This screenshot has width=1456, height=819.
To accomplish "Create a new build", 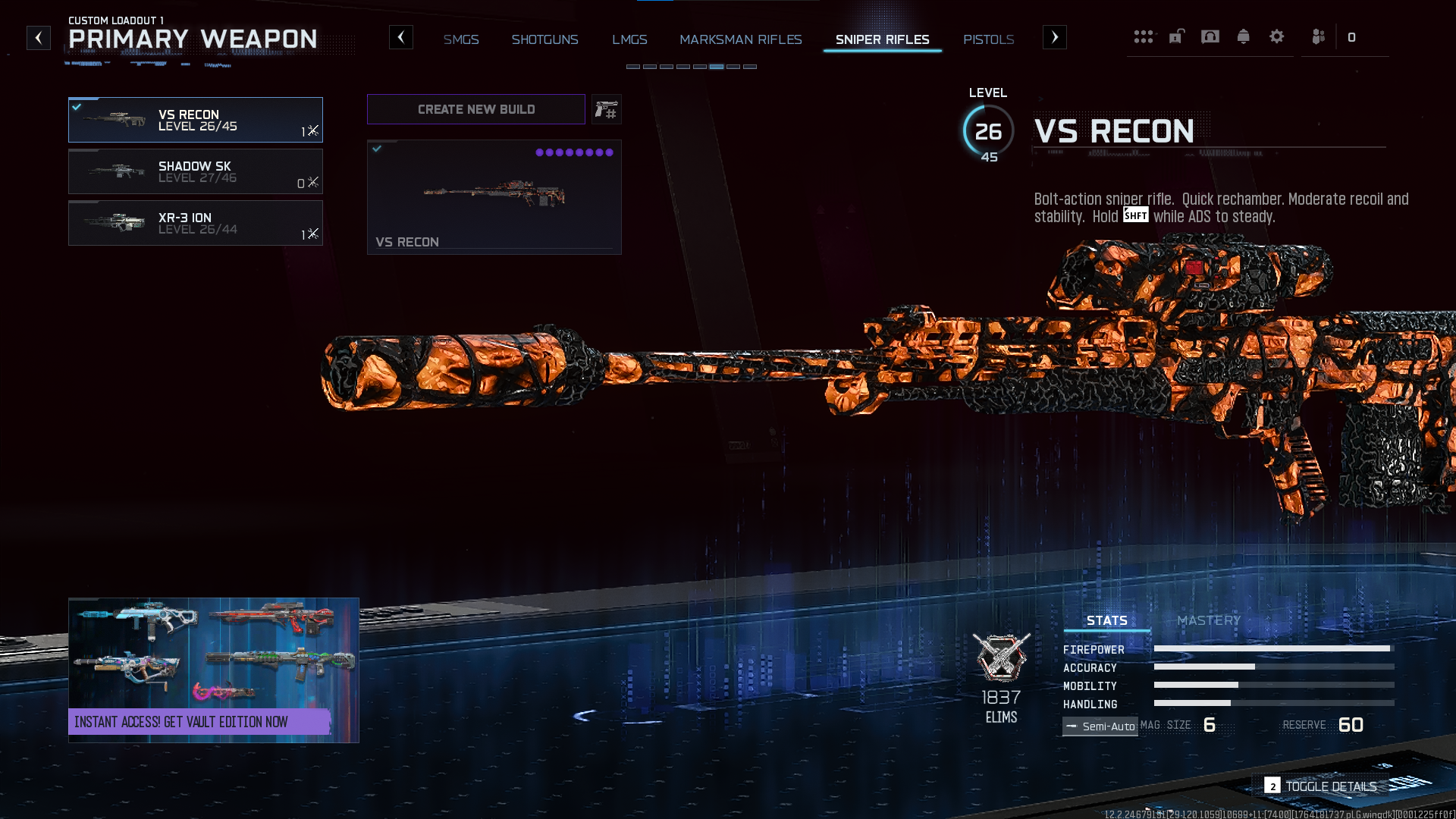I will (475, 109).
